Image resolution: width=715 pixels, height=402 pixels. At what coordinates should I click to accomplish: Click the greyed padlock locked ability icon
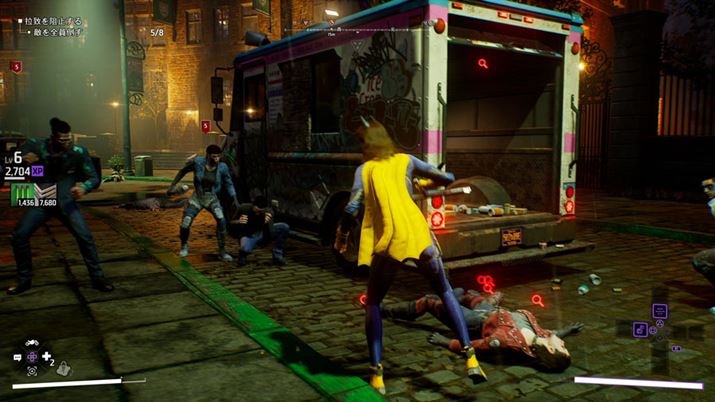64,369
